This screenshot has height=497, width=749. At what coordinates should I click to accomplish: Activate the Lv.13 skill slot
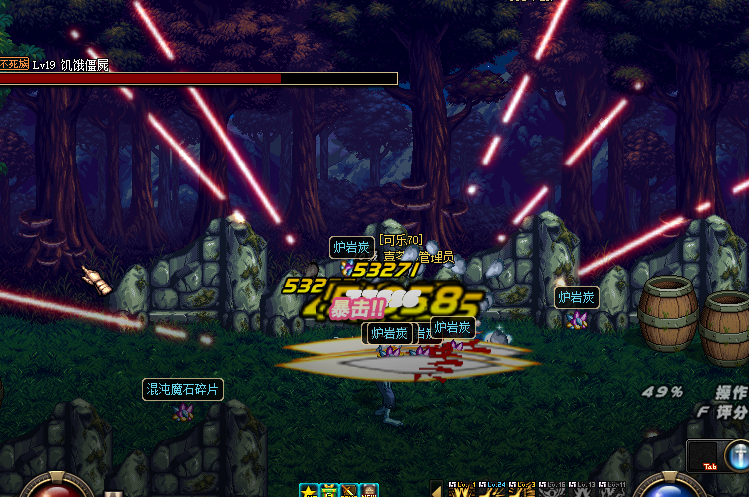pyautogui.click(x=583, y=490)
